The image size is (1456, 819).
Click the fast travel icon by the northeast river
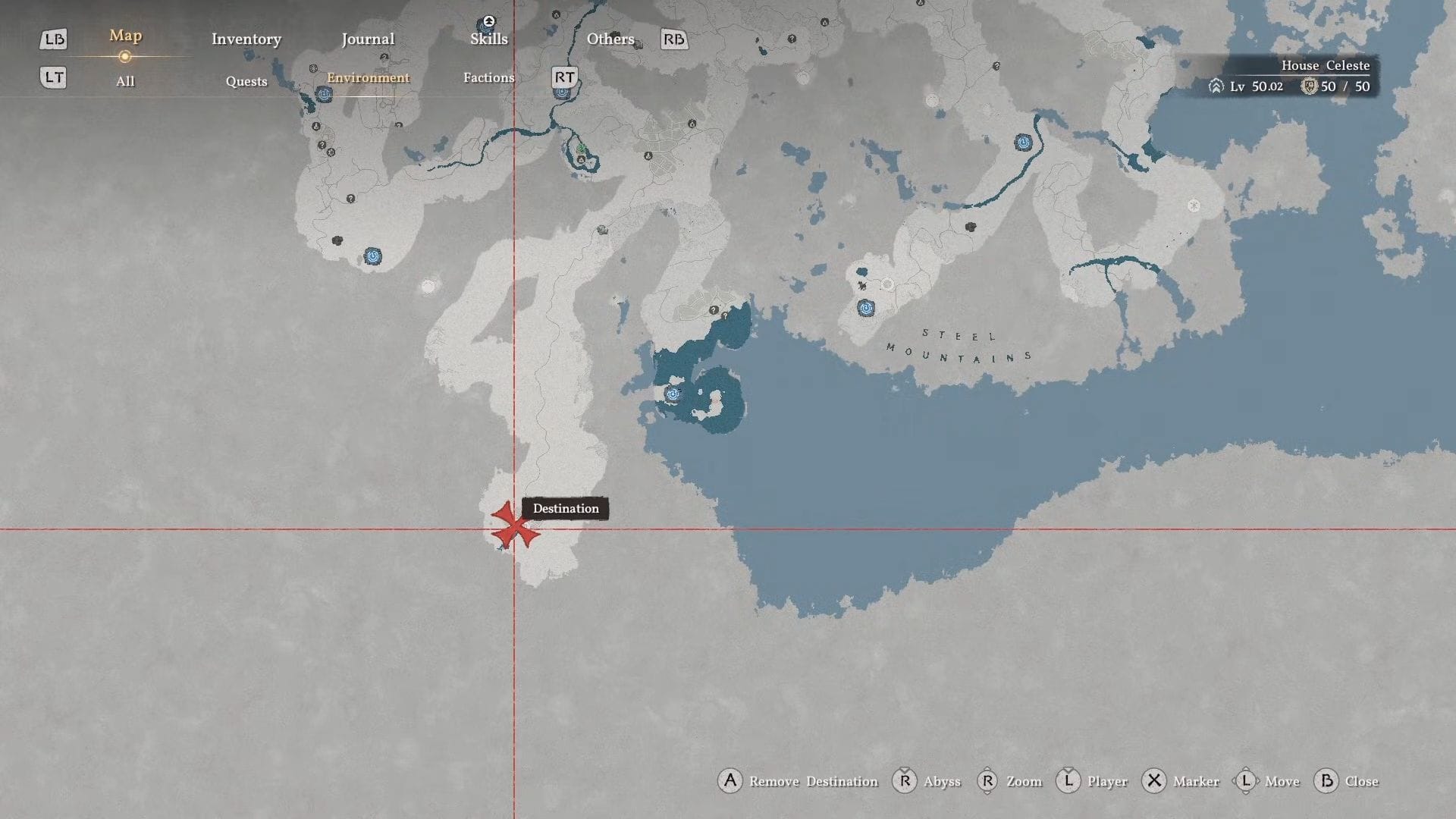(x=1024, y=143)
